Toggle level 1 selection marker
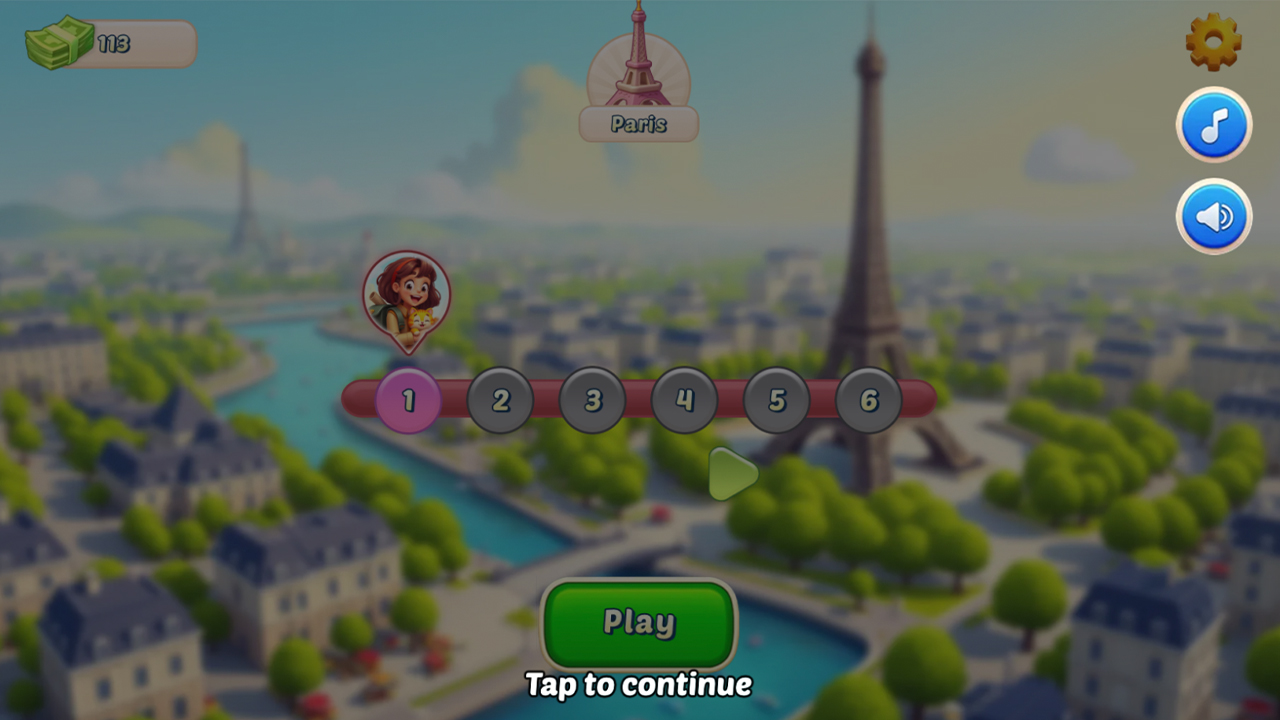1280x720 pixels. 407,400
